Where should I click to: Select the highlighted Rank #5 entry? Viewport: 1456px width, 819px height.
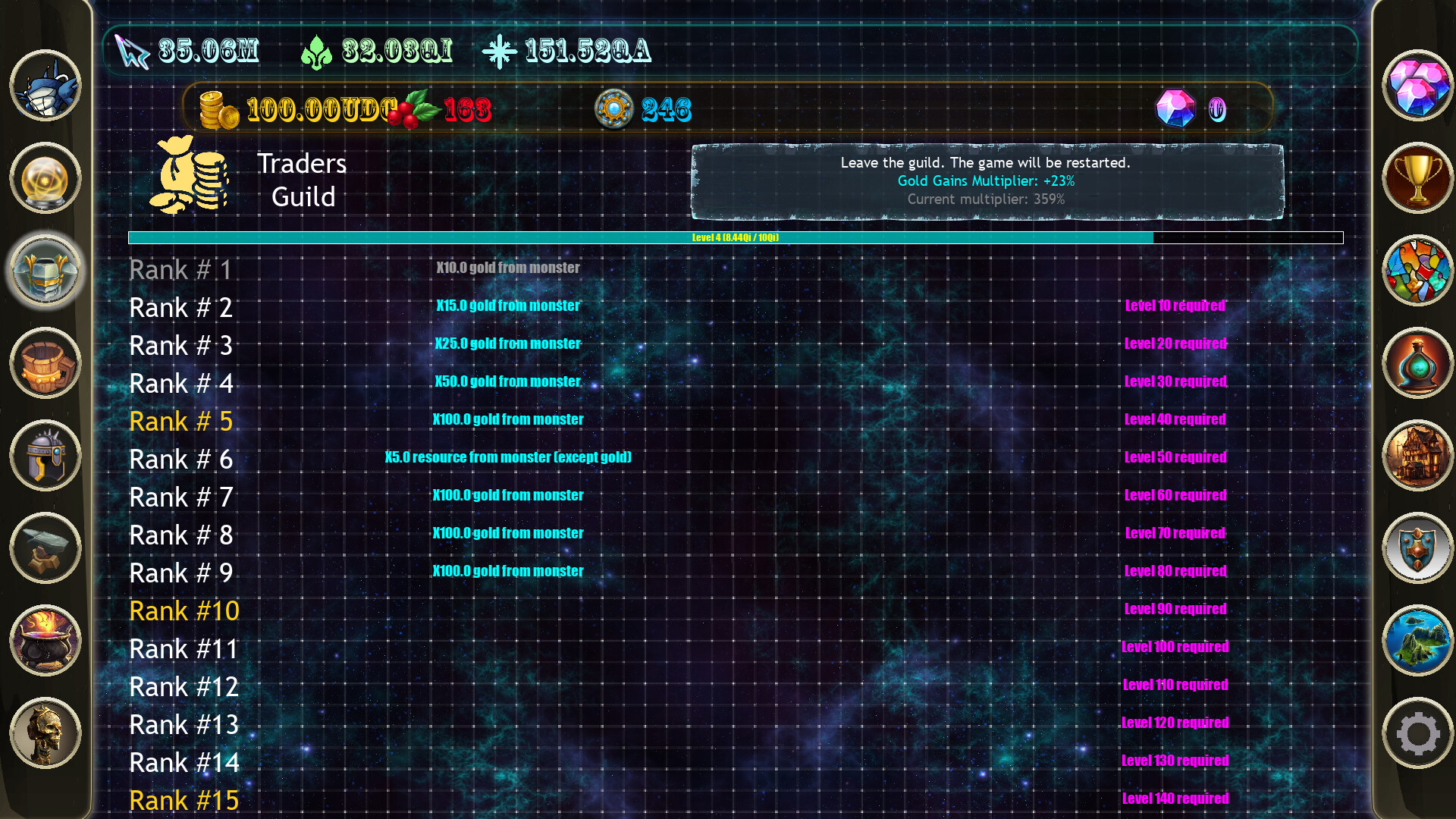pos(180,421)
